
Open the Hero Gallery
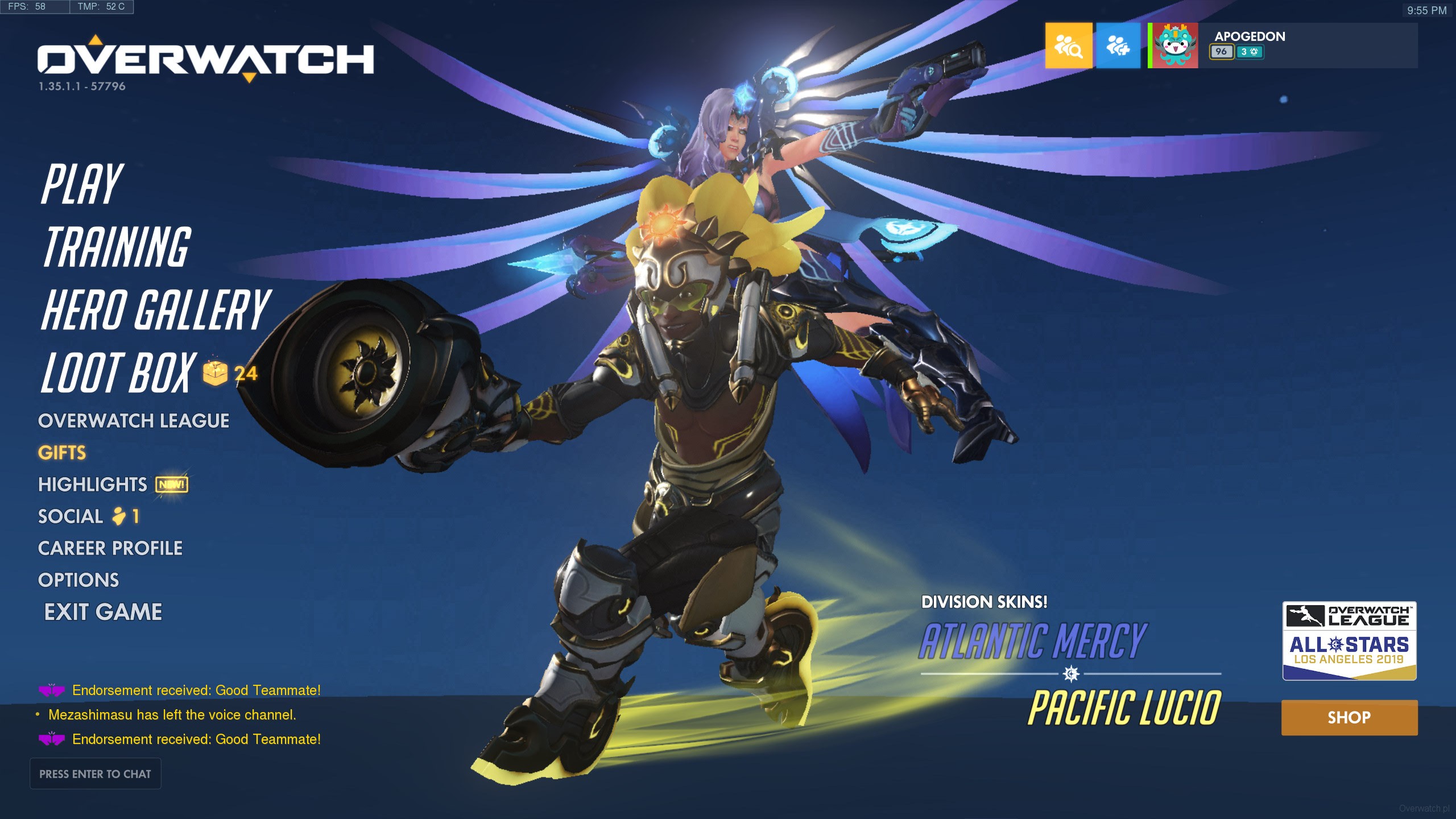(x=155, y=309)
